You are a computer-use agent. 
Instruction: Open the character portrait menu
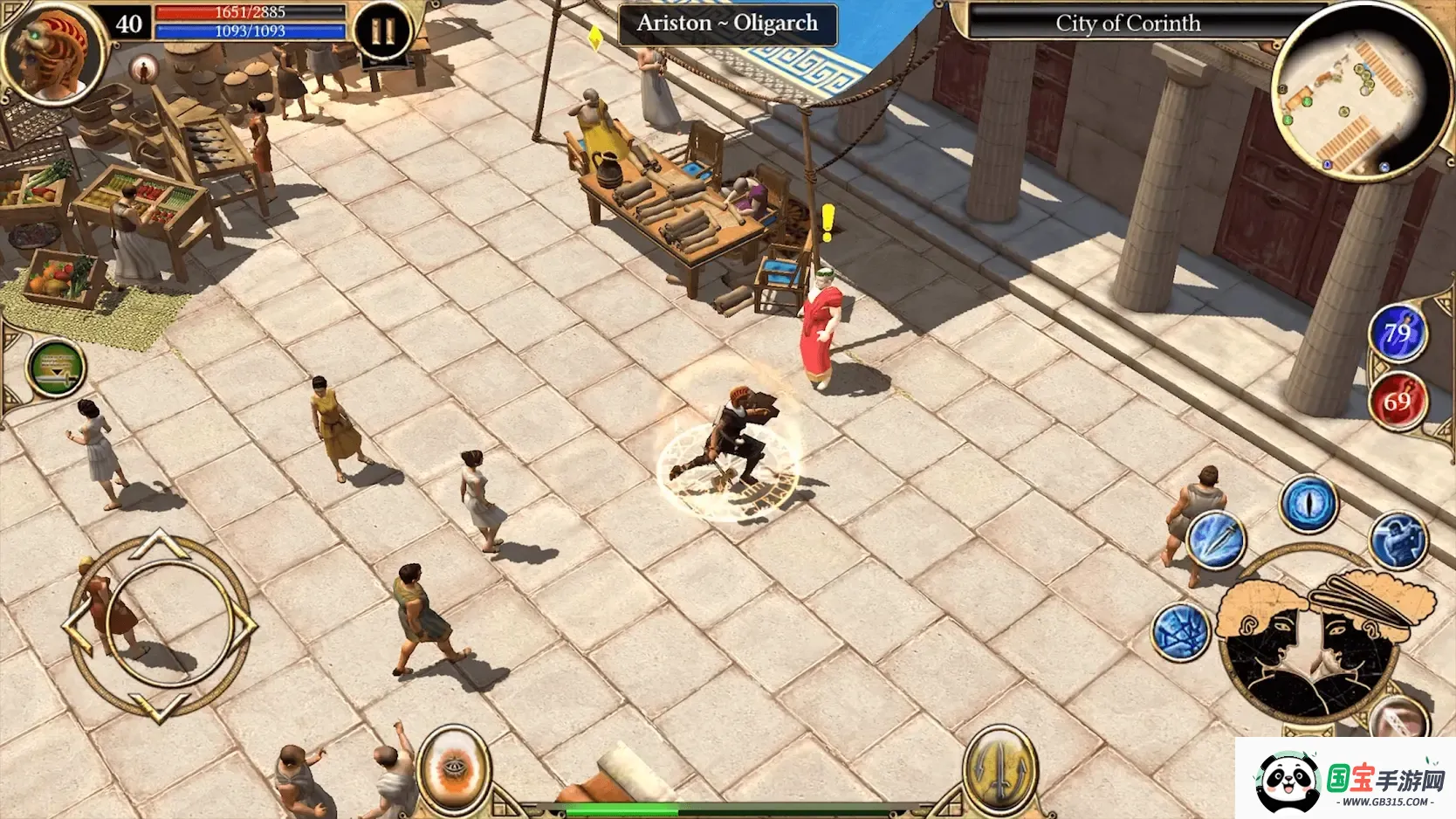click(x=52, y=52)
